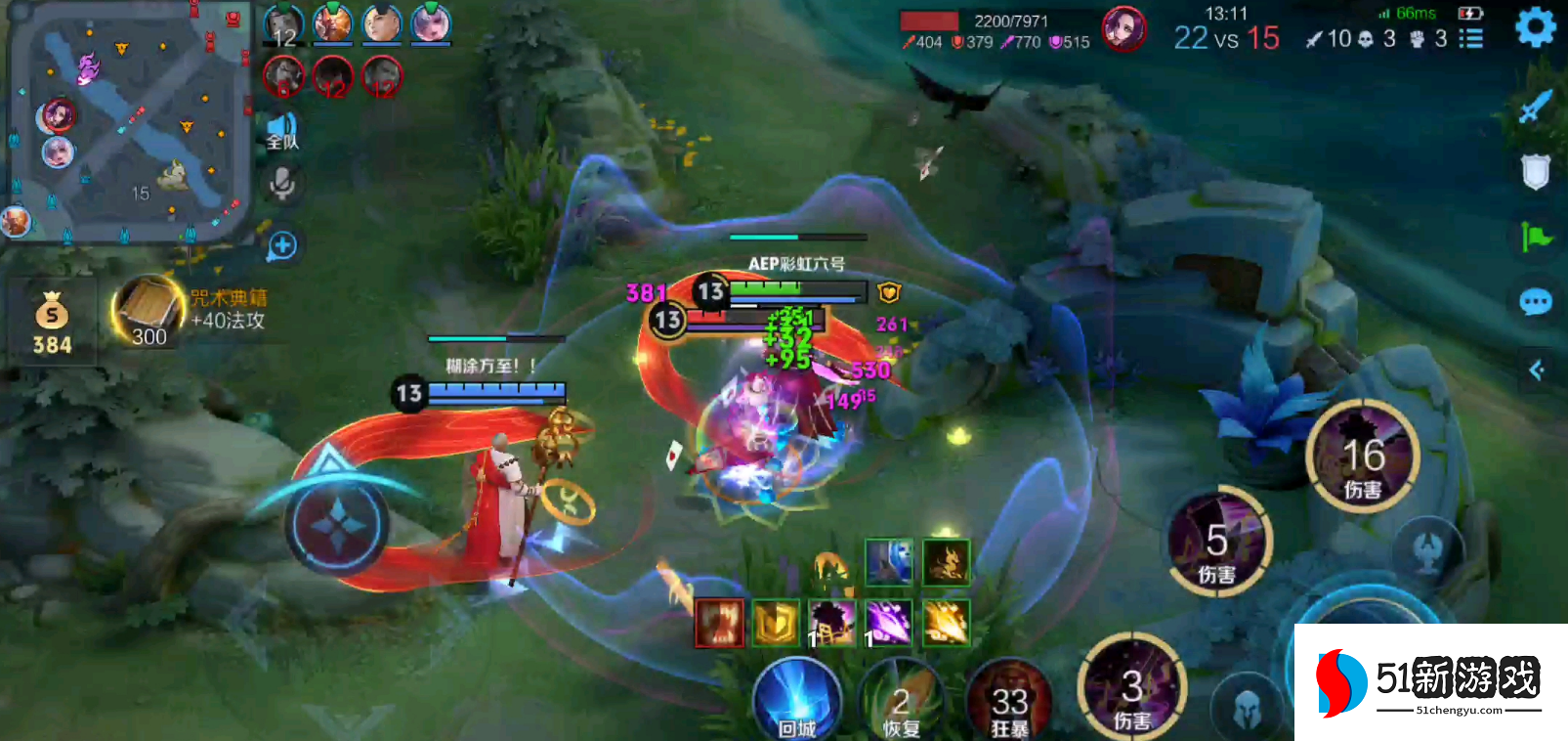Viewport: 1568px width, 741px height.
Task: Open the scoreboard list icon
Action: 1470,38
